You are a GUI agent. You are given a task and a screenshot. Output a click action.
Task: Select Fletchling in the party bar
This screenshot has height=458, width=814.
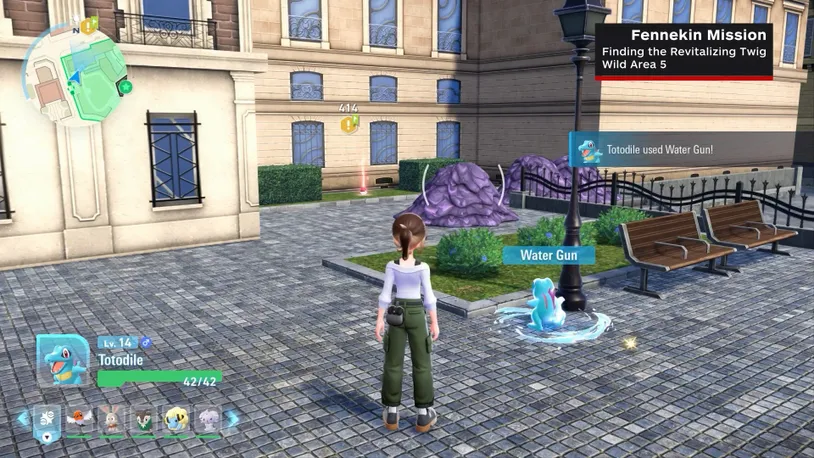(80, 419)
